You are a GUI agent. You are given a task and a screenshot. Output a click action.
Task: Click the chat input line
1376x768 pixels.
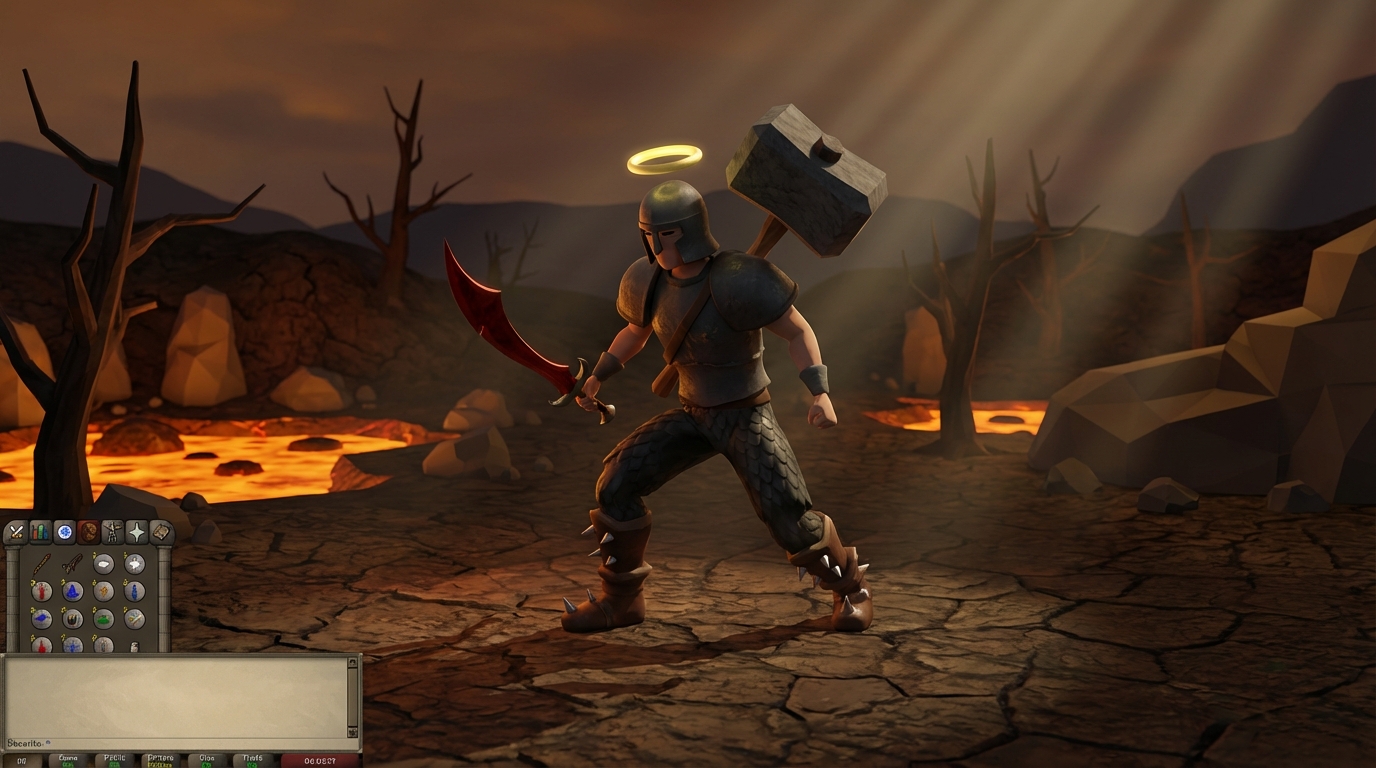[x=100, y=744]
